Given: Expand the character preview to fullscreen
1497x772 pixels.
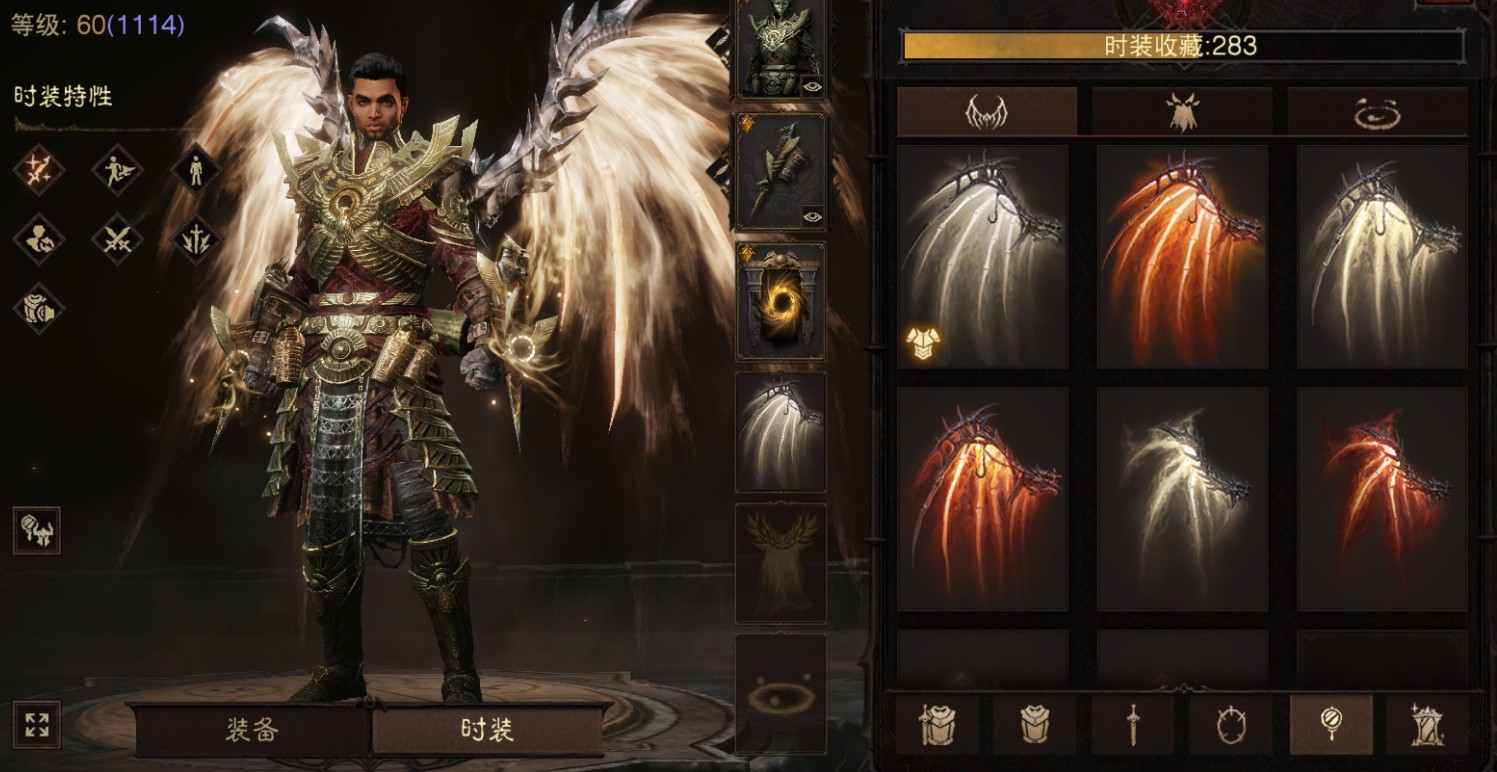Looking at the screenshot, I should pos(37,726).
